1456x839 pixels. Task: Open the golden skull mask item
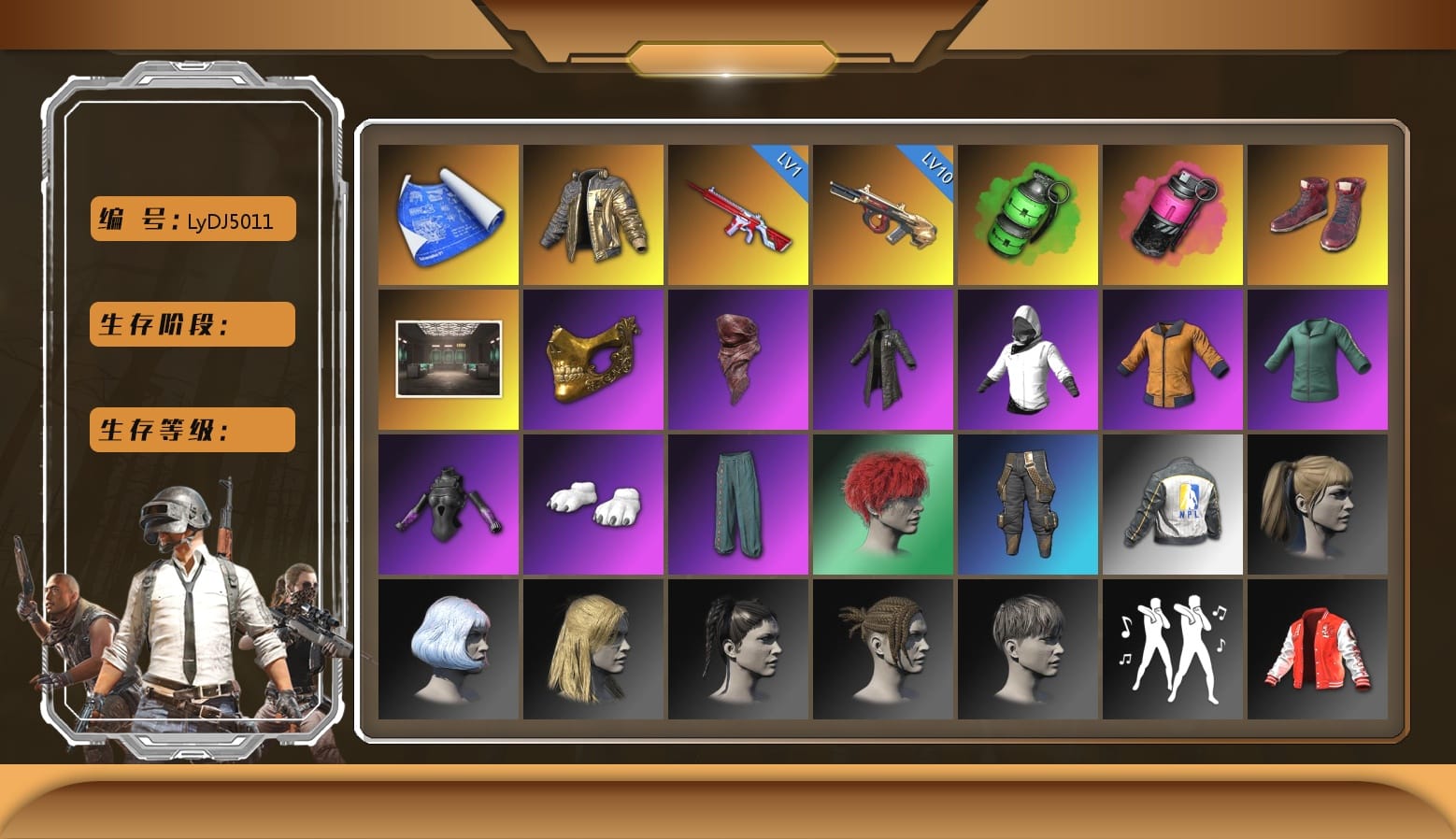593,360
